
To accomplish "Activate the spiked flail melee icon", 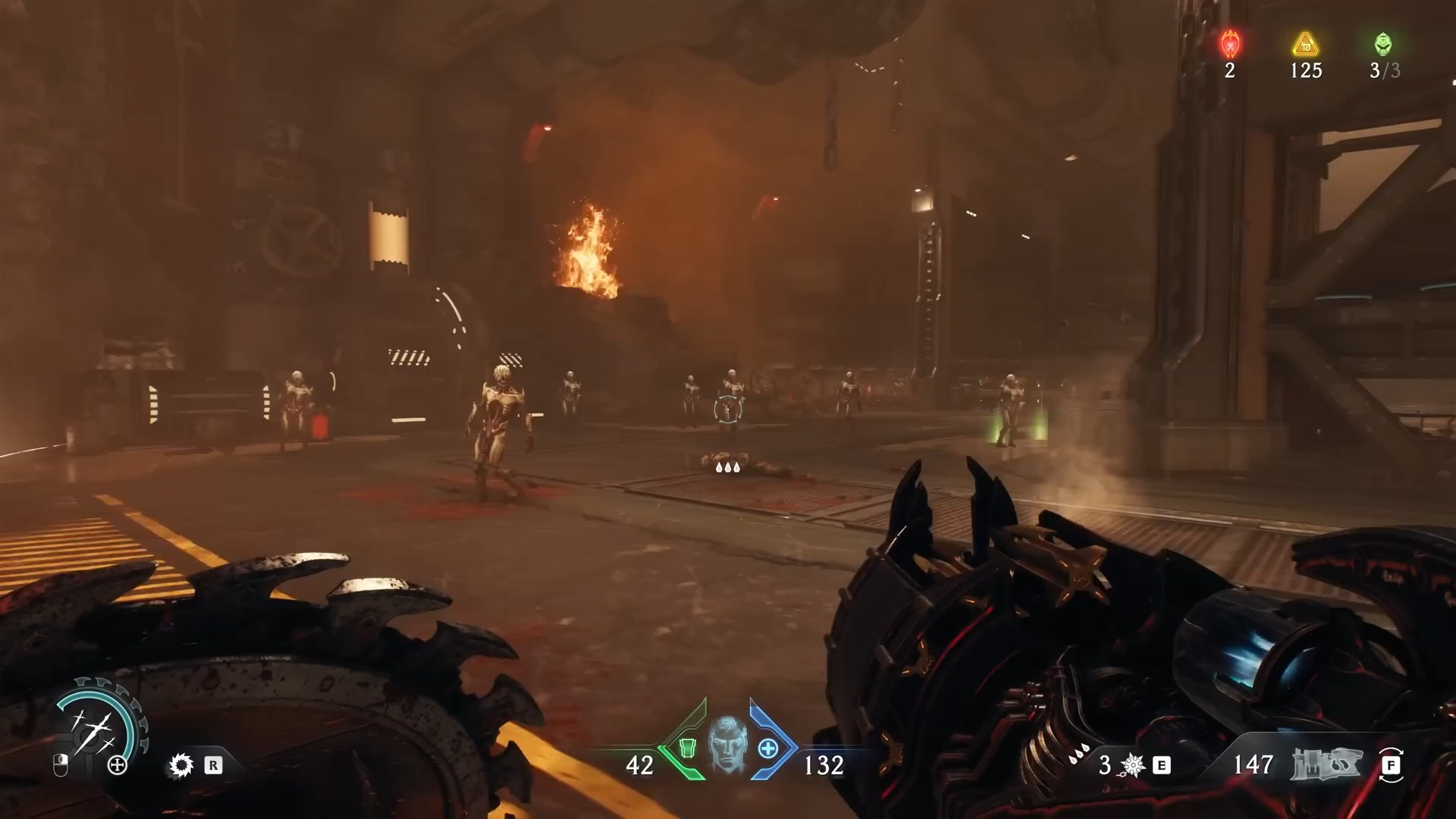I will tap(1132, 765).
